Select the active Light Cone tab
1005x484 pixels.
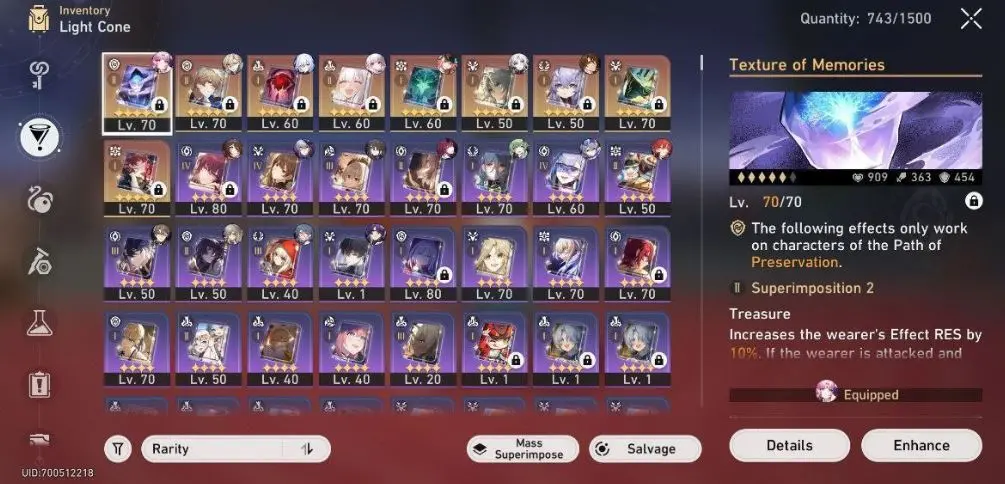(x=41, y=136)
